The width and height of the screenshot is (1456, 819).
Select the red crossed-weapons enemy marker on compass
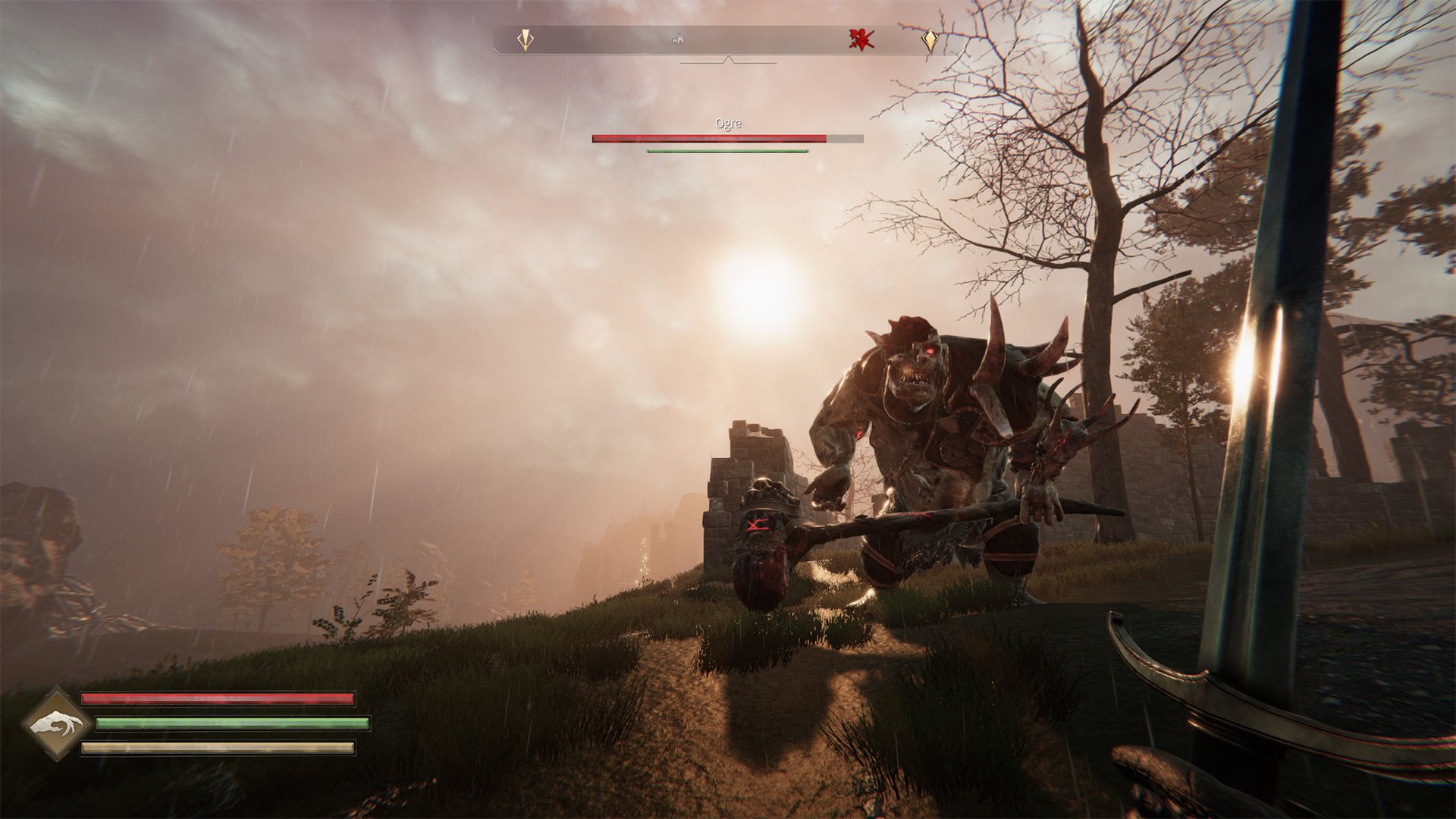pyautogui.click(x=861, y=39)
